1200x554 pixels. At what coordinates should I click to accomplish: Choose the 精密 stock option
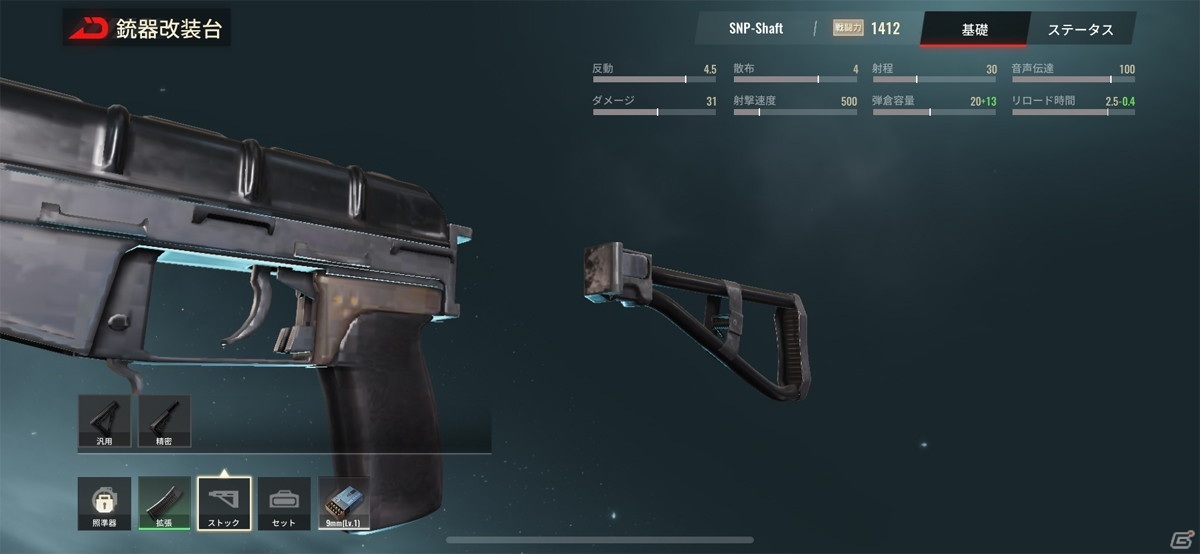tap(164, 420)
